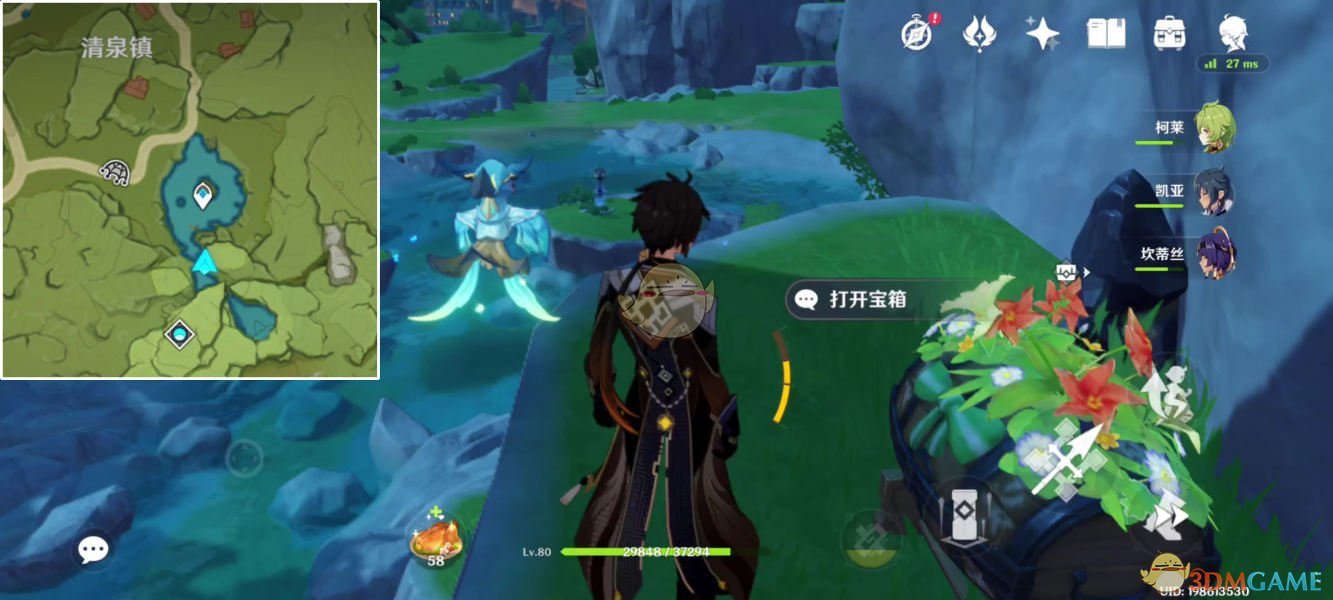Open the Wish banner icon

point(977,34)
